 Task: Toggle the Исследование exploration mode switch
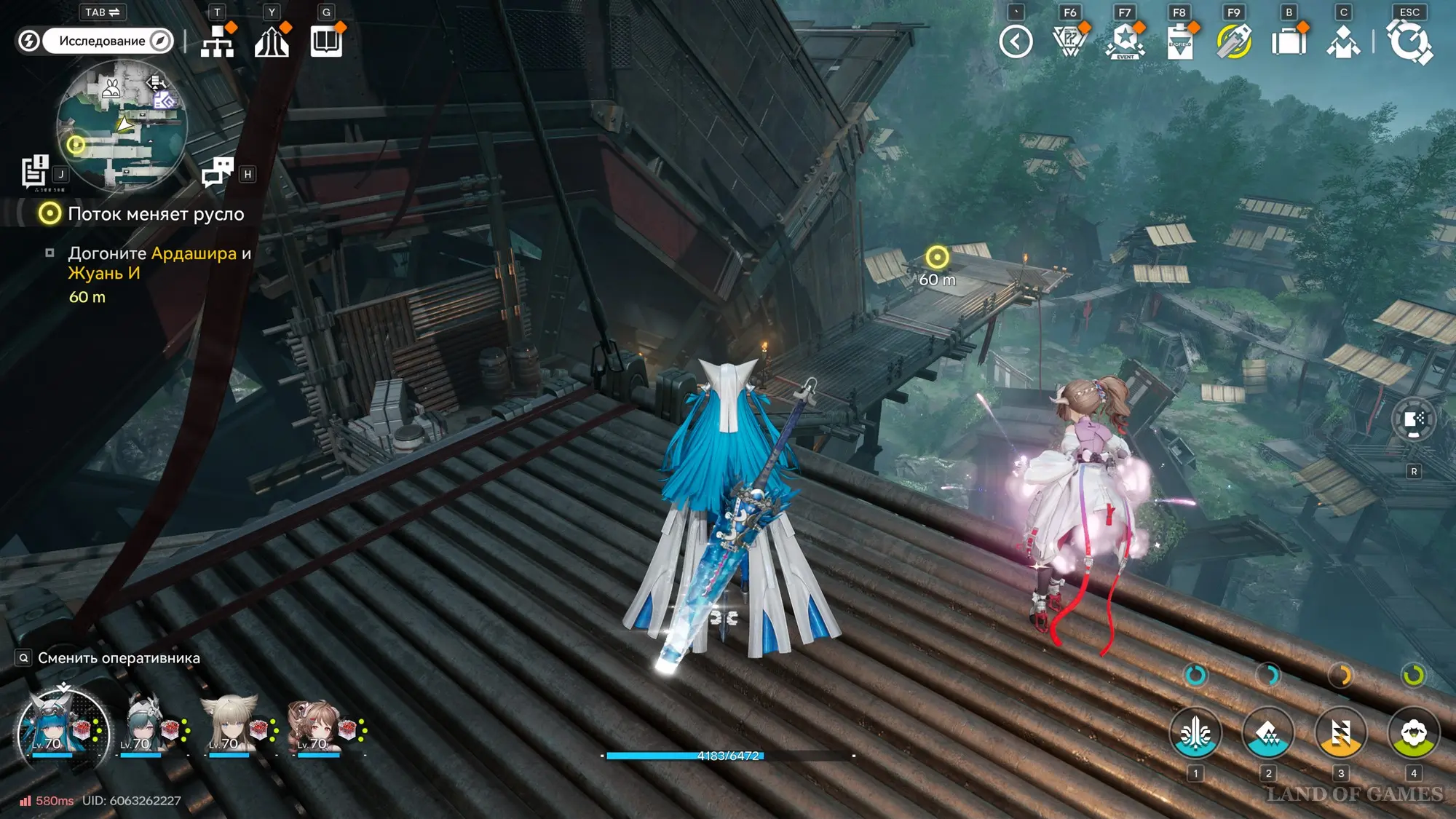coord(95,41)
